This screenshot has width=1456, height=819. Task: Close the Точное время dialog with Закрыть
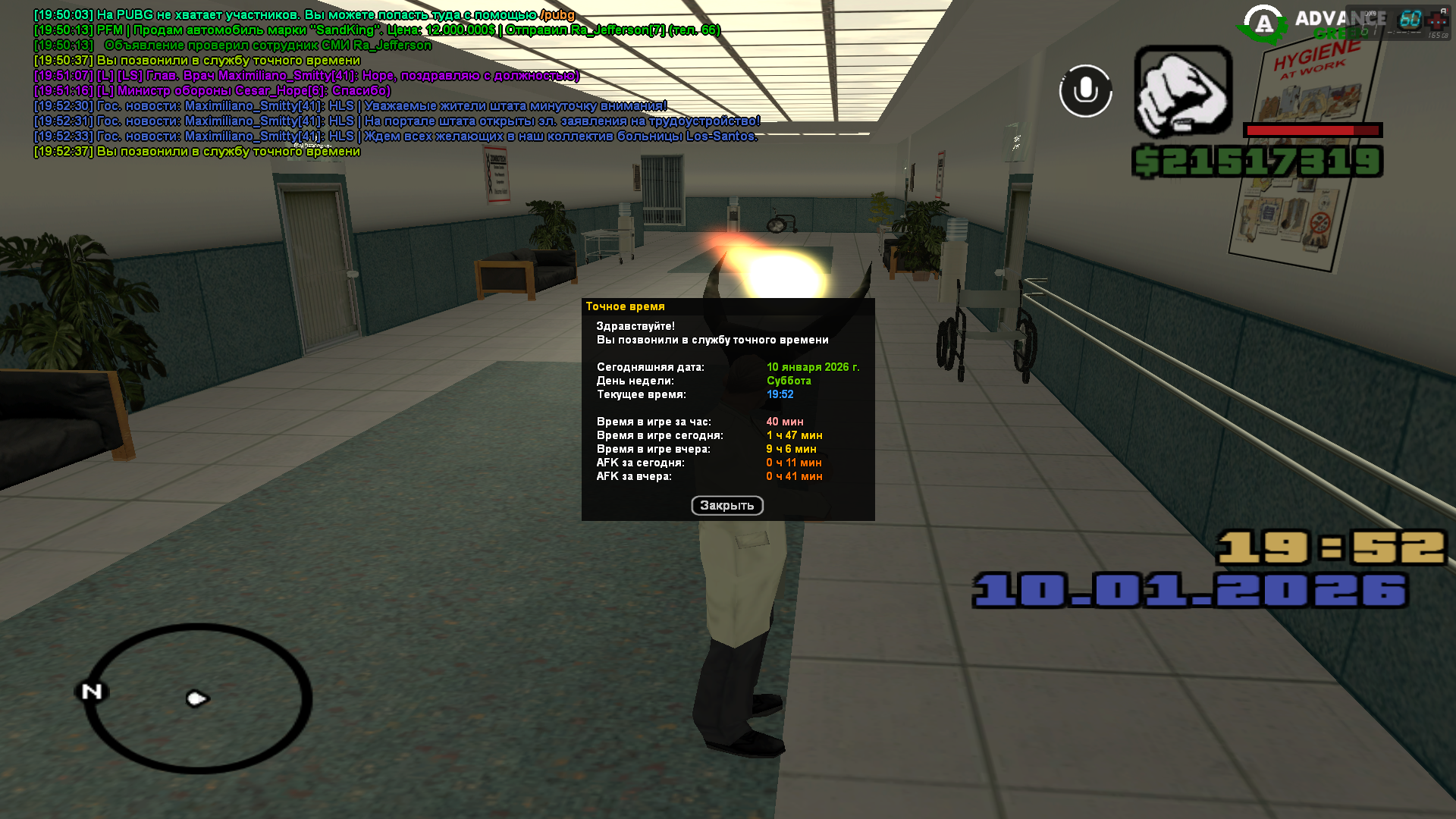[x=726, y=506]
